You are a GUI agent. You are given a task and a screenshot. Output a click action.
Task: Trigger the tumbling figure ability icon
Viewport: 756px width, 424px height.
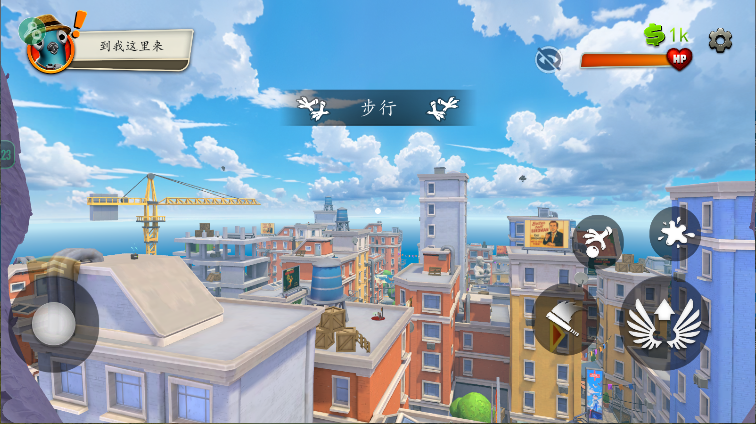click(x=598, y=241)
